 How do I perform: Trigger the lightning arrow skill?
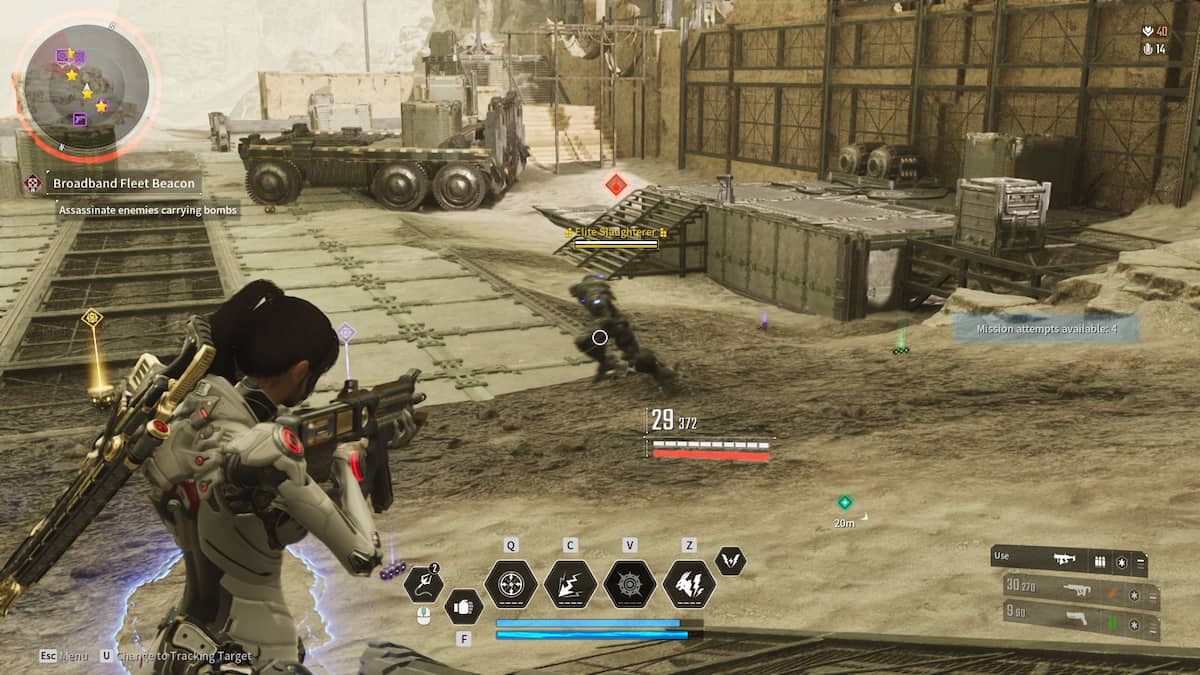pos(570,584)
